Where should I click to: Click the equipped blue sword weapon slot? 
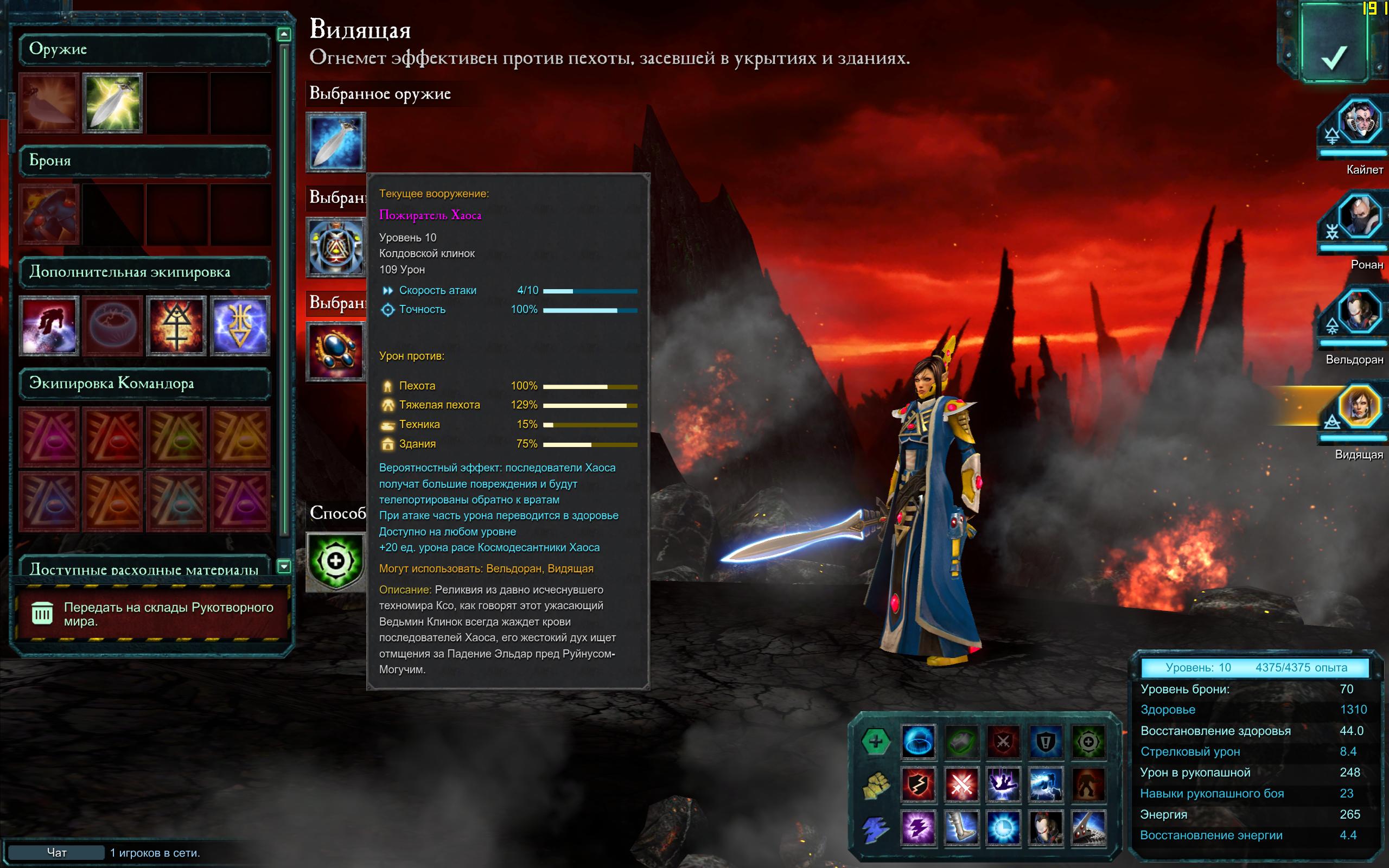336,142
